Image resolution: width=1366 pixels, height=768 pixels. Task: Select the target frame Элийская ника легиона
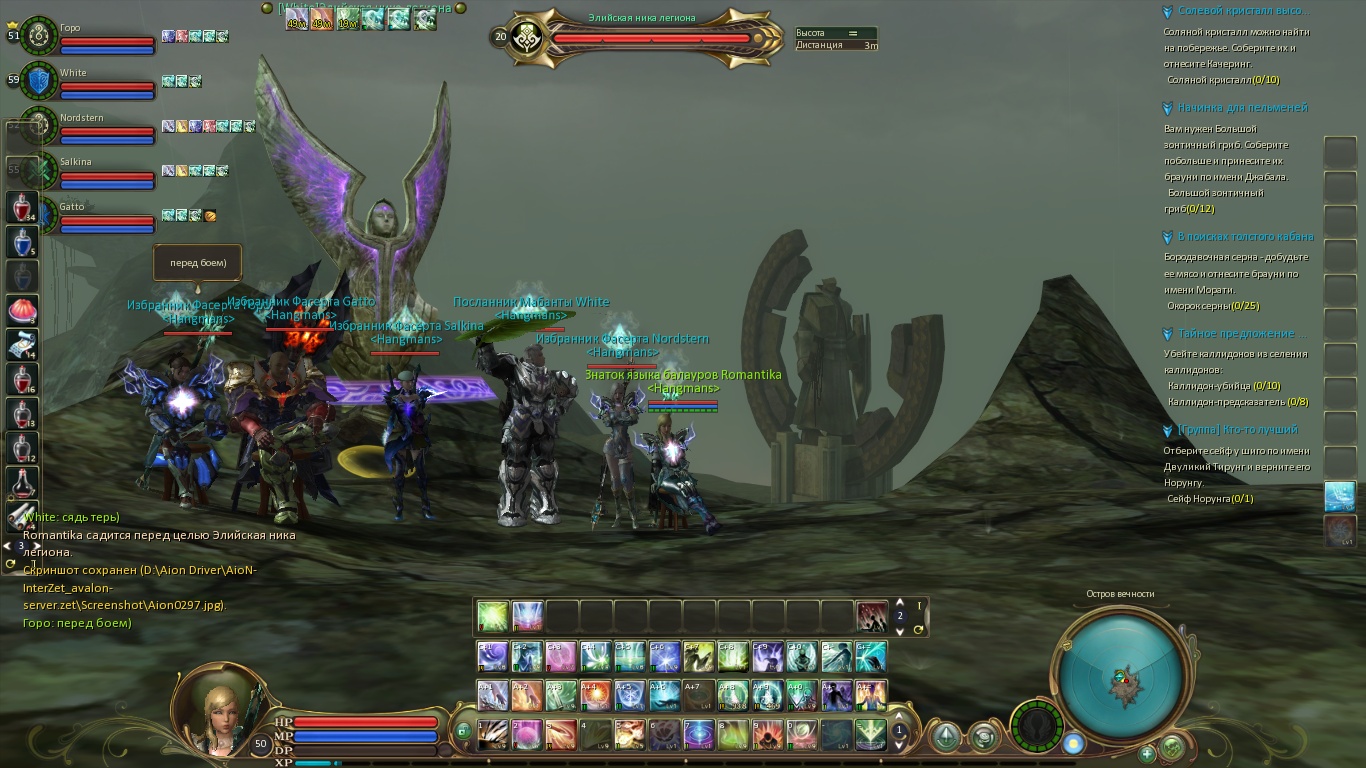pyautogui.click(x=640, y=37)
